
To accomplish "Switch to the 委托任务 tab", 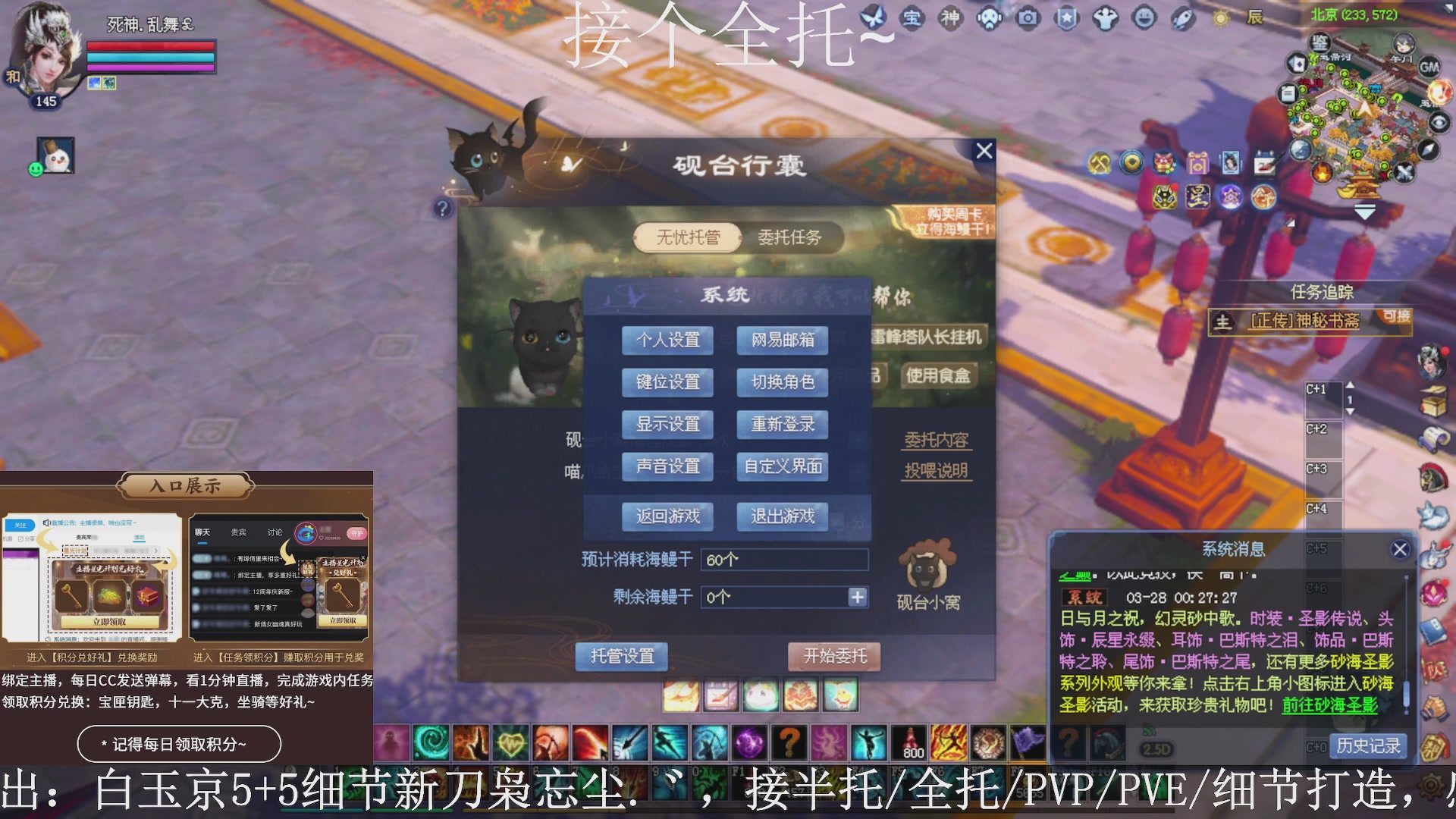I will point(792,237).
